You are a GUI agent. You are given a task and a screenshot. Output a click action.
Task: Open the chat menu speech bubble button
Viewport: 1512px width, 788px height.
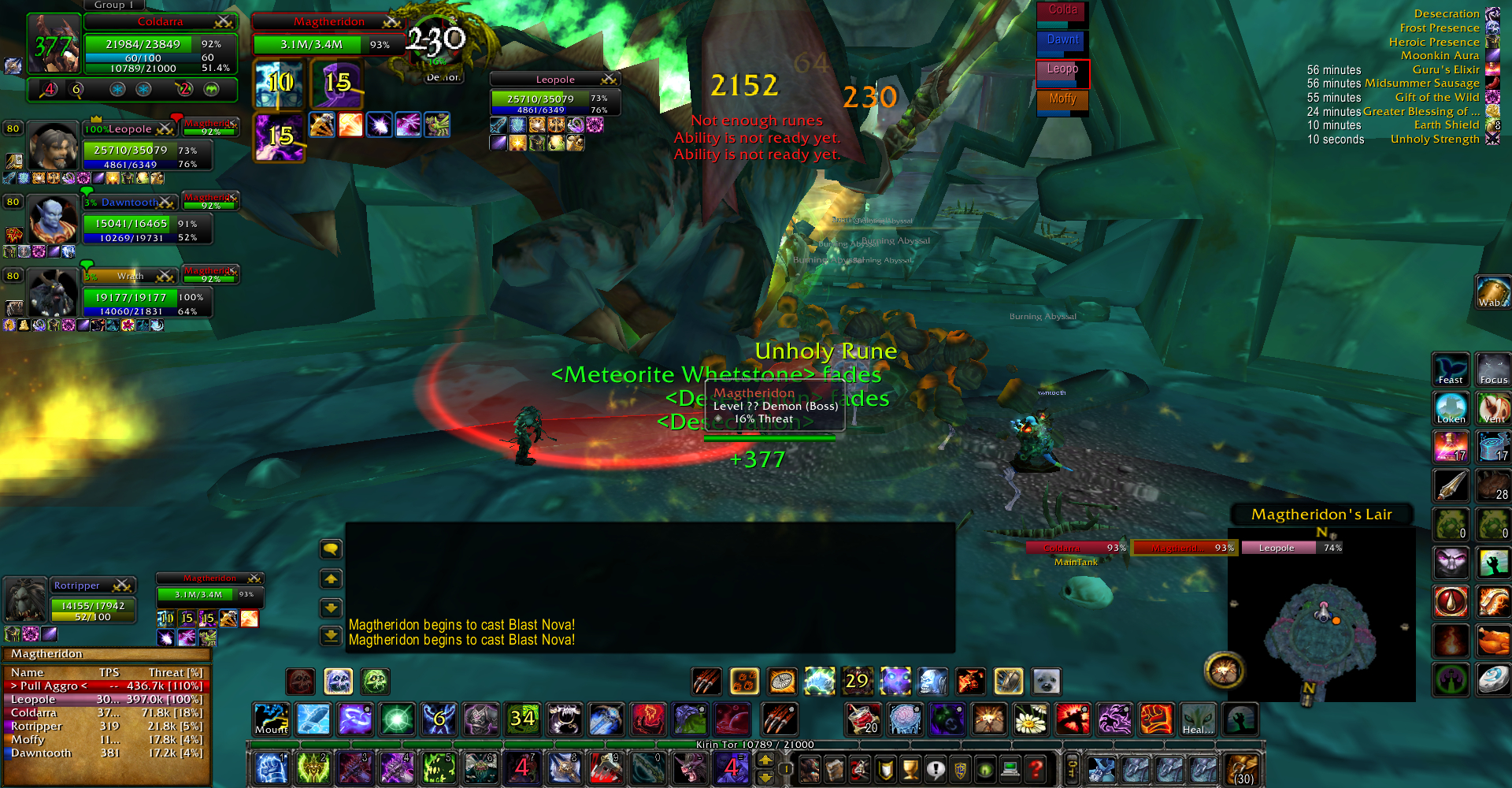point(331,549)
